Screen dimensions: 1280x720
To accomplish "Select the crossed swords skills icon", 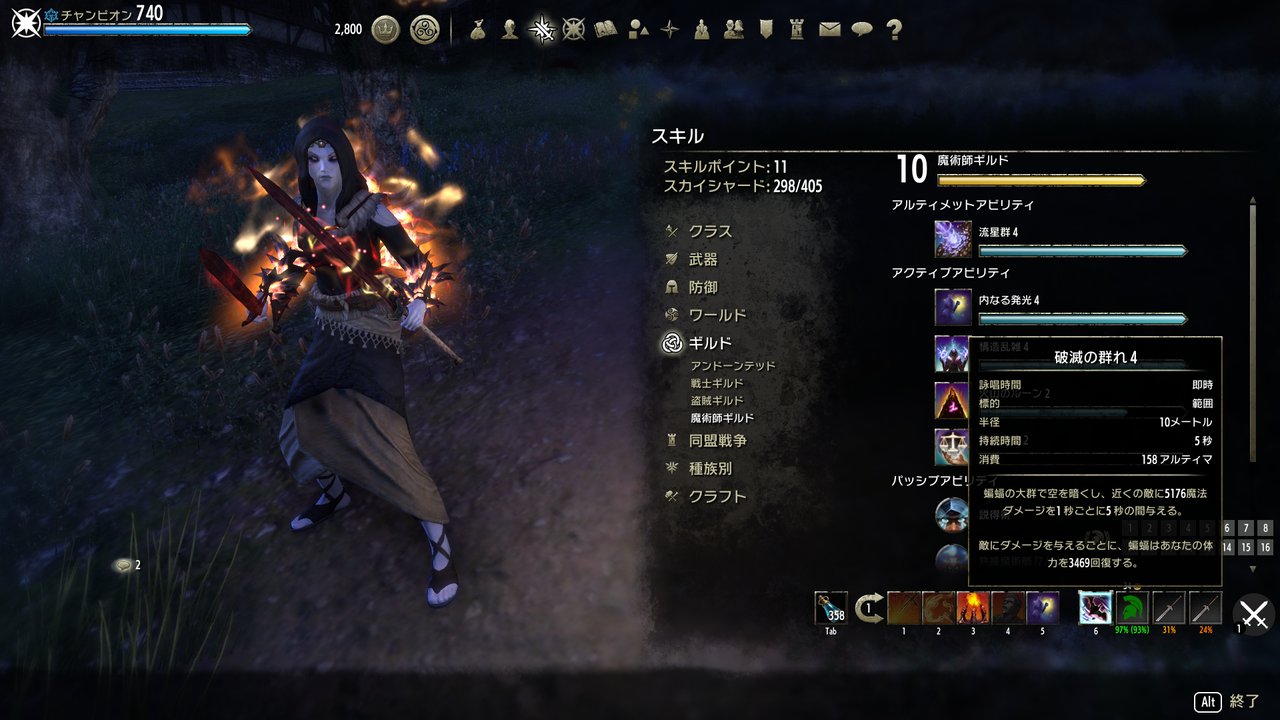I will point(543,30).
